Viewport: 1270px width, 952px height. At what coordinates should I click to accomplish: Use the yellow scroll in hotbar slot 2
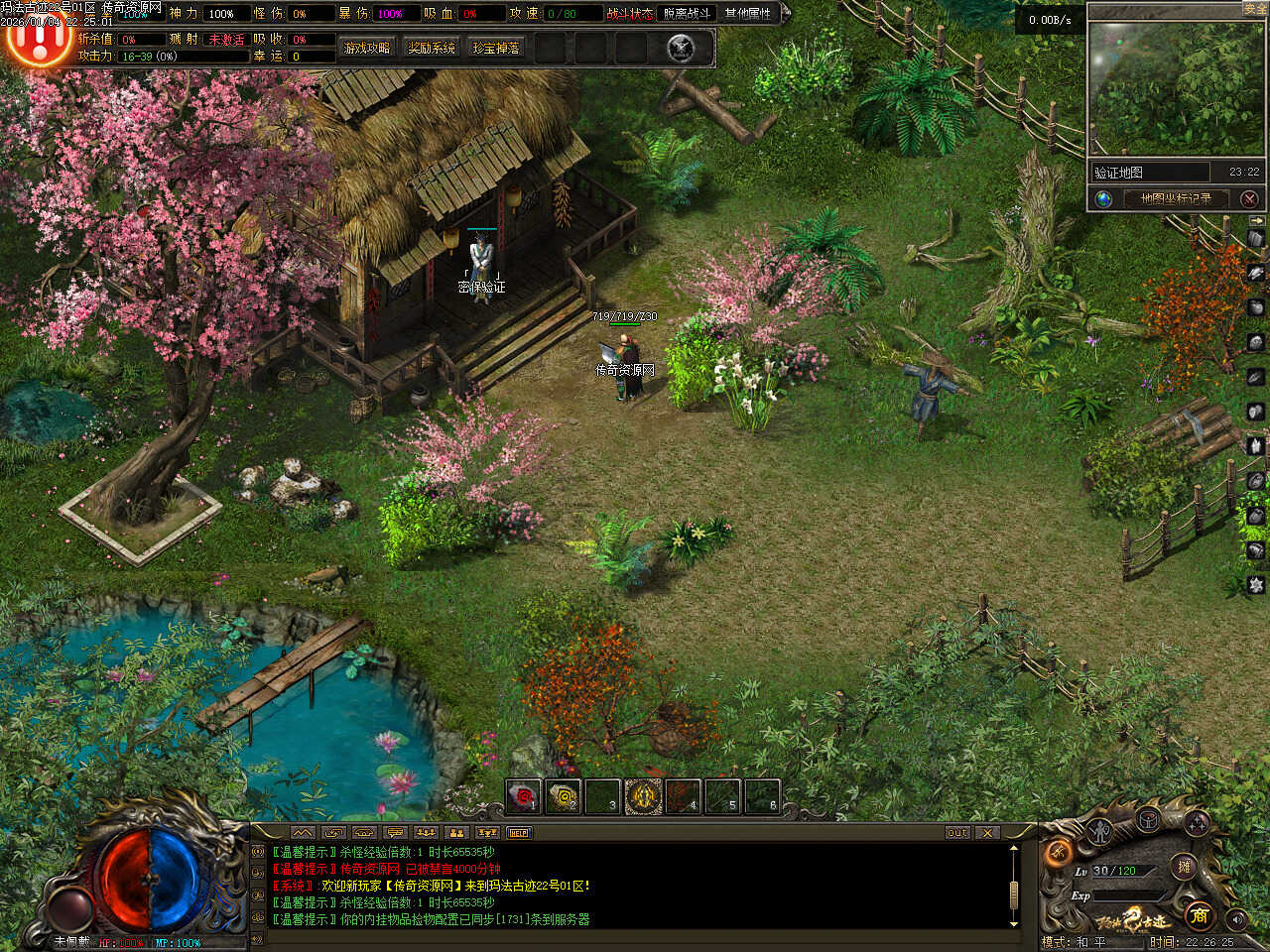pos(563,795)
